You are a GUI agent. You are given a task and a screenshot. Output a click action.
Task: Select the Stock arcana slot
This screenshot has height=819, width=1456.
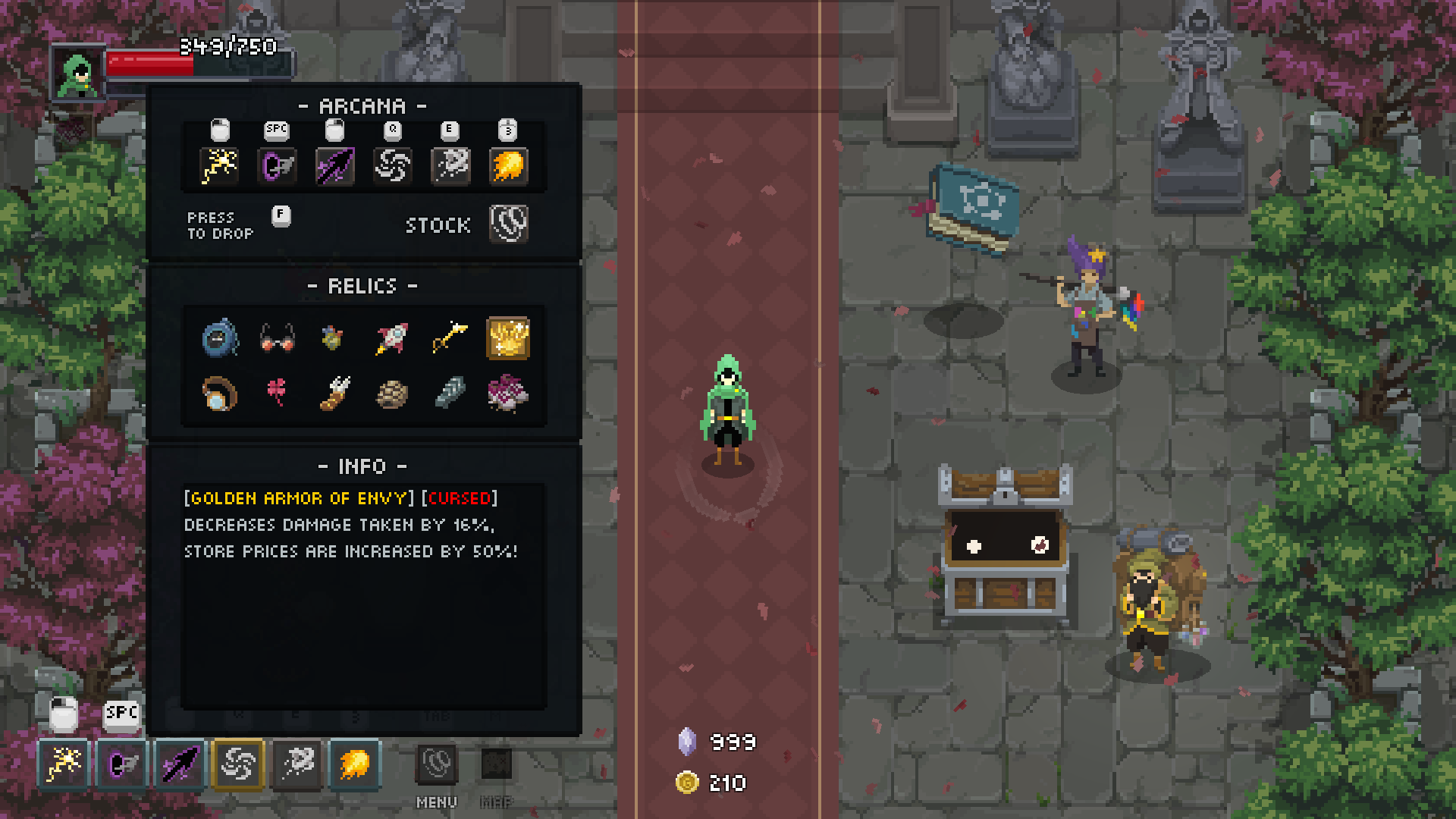point(508,224)
